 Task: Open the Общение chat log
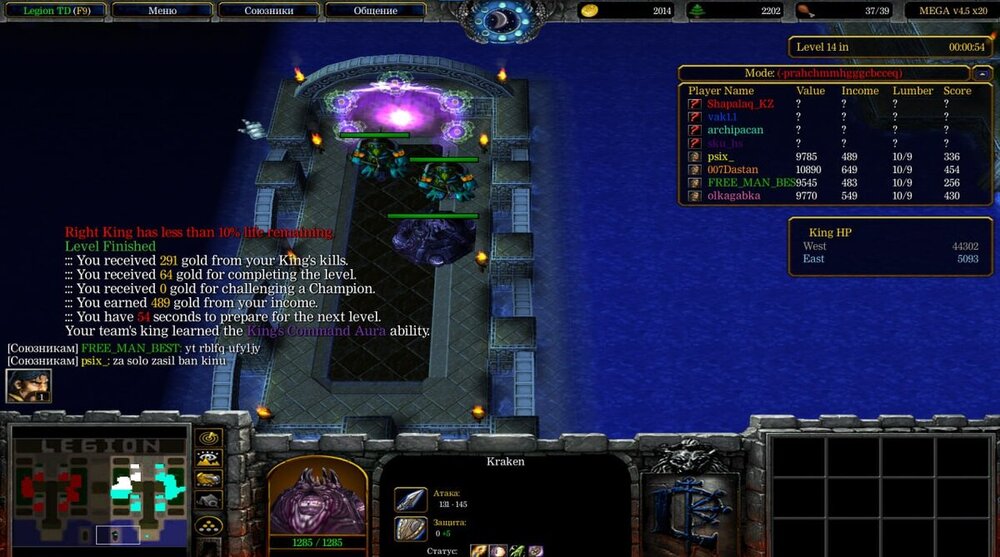pos(374,11)
